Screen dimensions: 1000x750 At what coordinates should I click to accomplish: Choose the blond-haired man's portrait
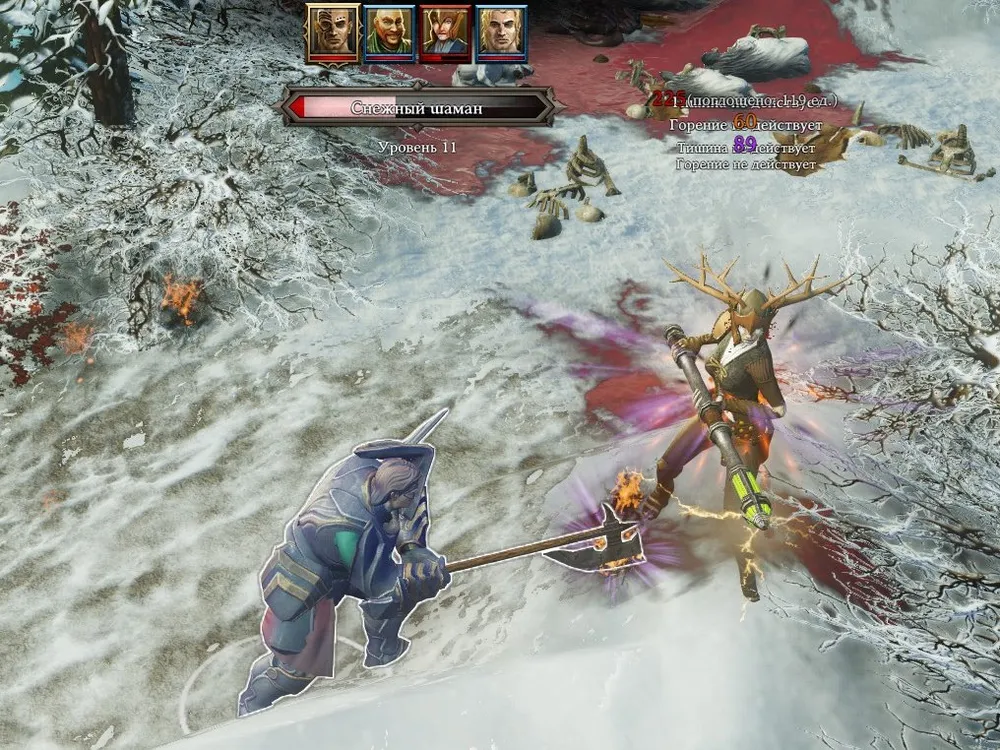point(501,34)
